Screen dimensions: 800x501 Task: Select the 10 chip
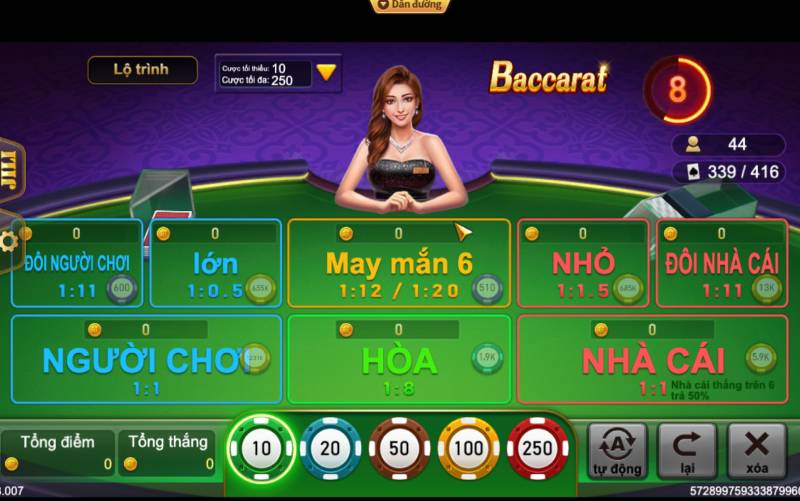tap(261, 449)
